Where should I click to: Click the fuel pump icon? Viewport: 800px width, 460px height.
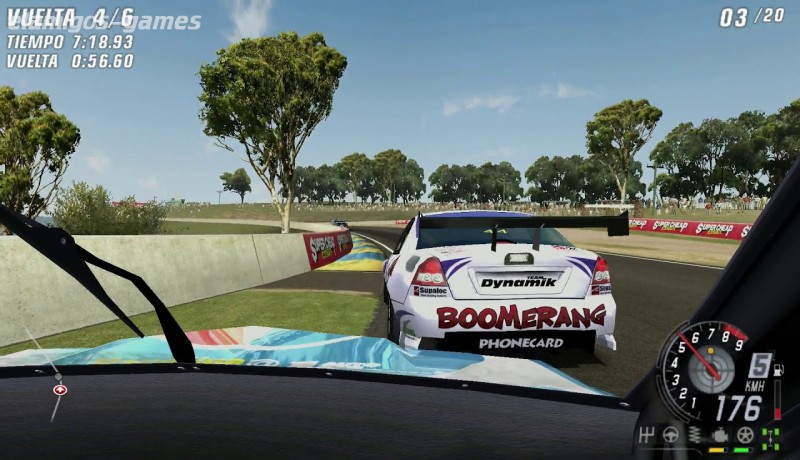[777, 370]
